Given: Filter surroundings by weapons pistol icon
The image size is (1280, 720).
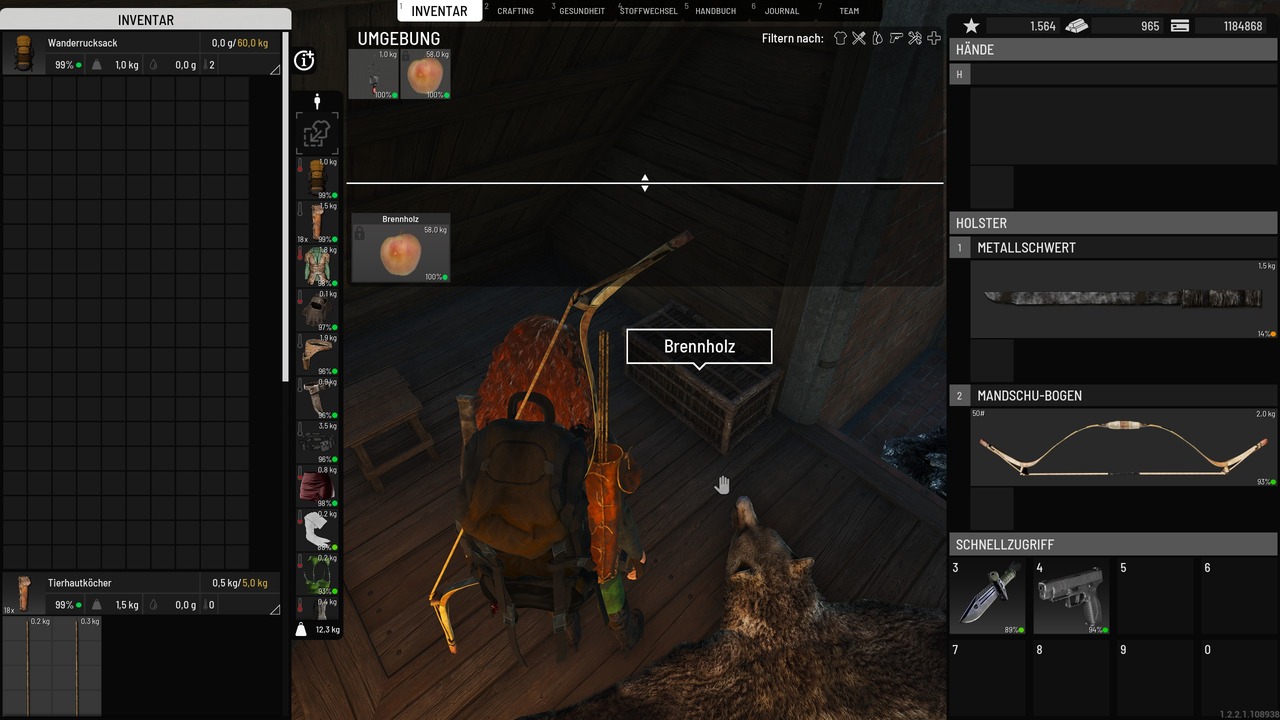Looking at the screenshot, I should point(896,38).
